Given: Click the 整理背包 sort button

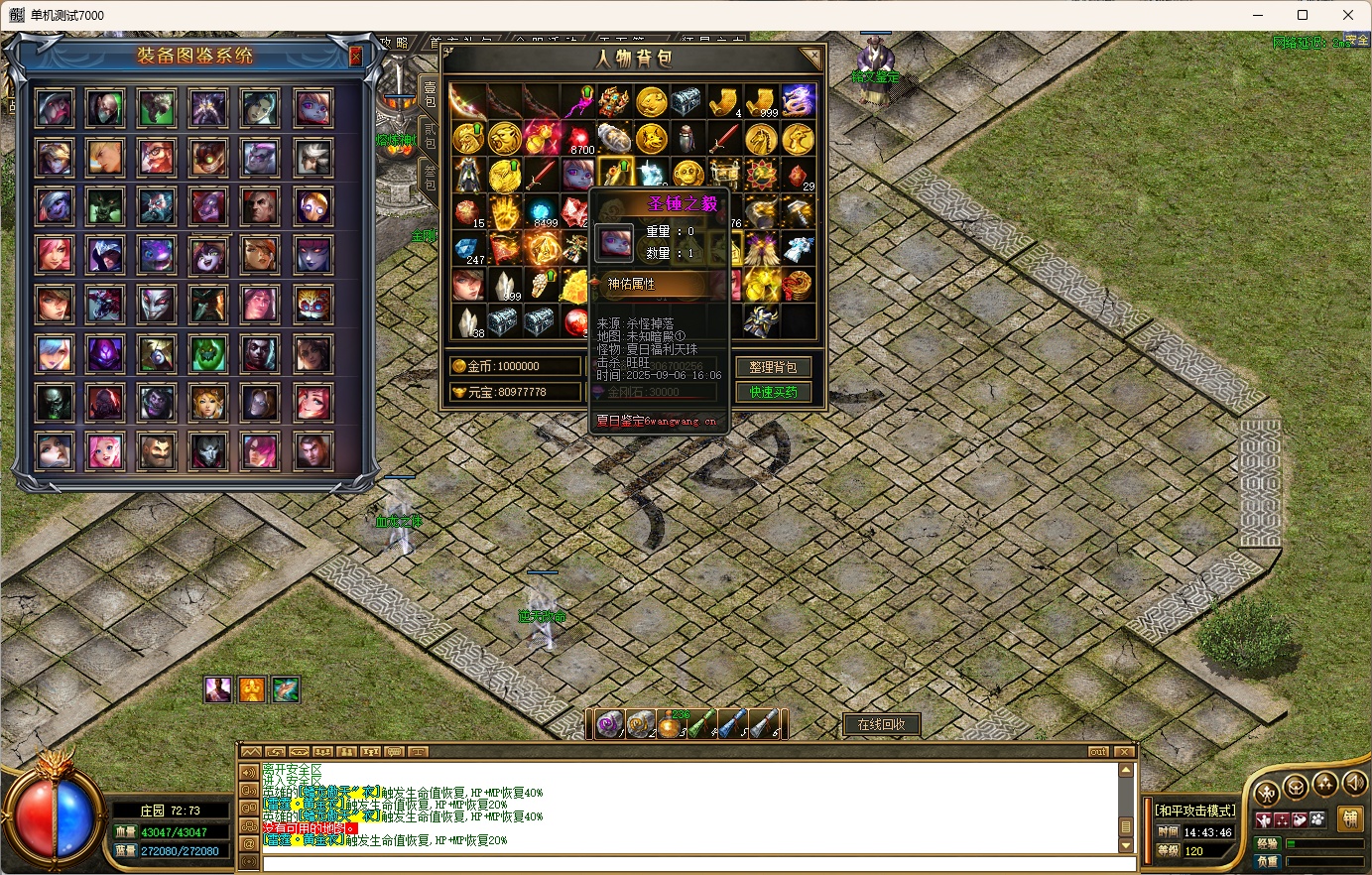Looking at the screenshot, I should click(773, 367).
